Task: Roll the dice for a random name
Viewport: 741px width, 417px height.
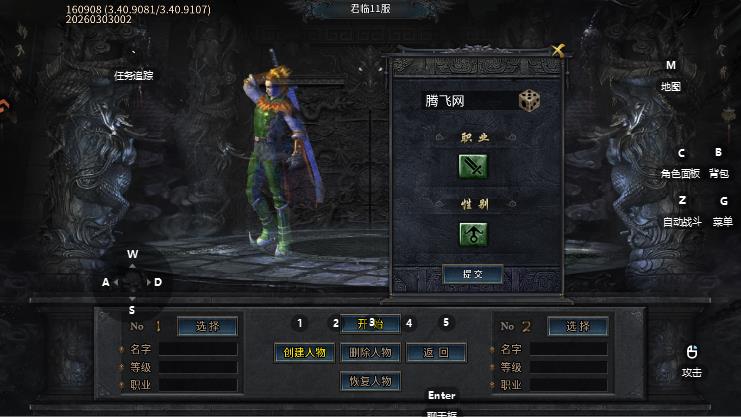Action: click(x=528, y=100)
